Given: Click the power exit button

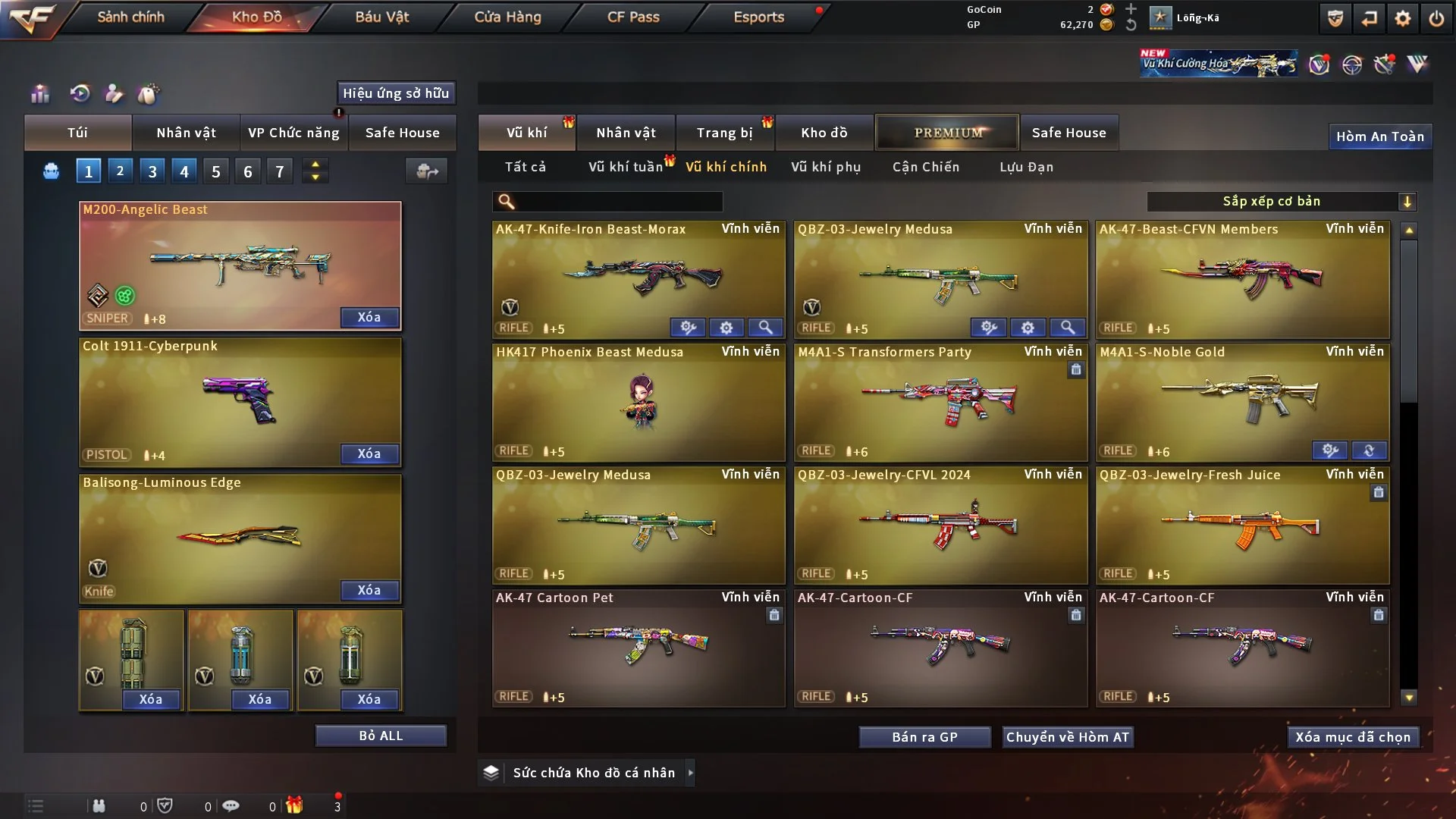Looking at the screenshot, I should coord(1436,18).
